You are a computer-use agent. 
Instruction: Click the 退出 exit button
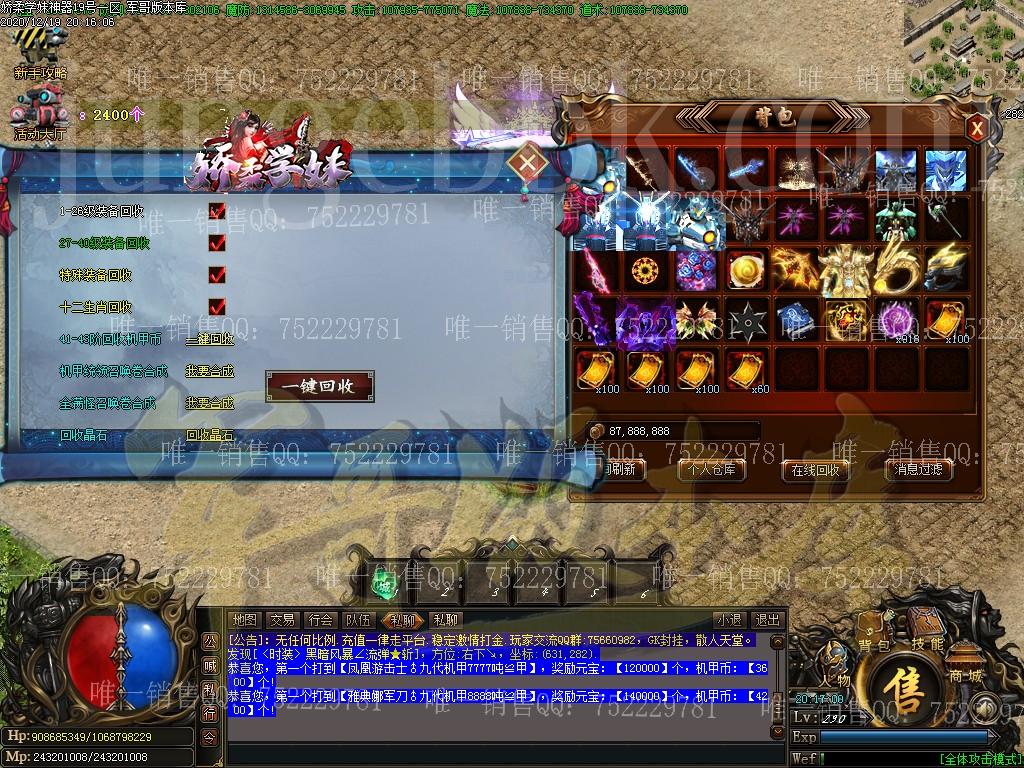[x=767, y=620]
